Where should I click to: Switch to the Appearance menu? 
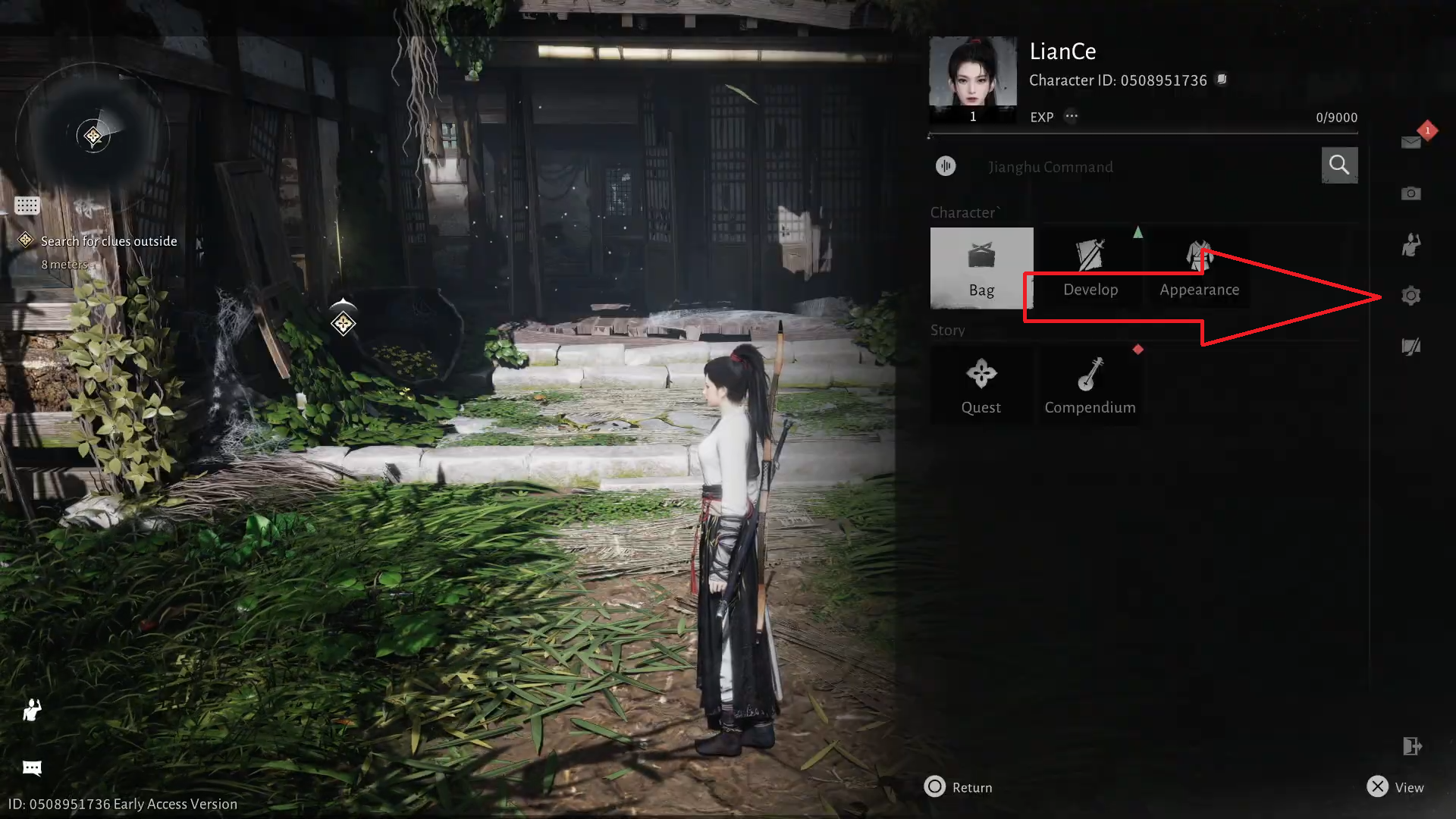pyautogui.click(x=1200, y=268)
